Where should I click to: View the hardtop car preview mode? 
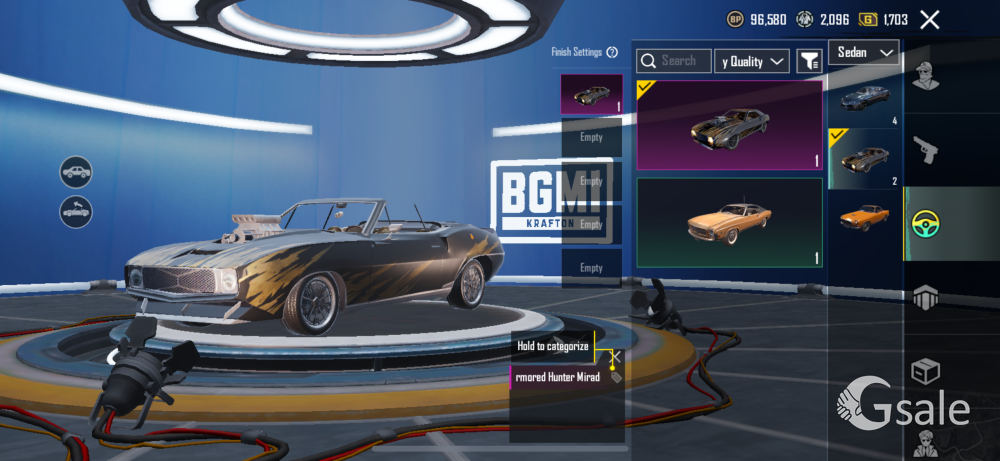click(75, 172)
